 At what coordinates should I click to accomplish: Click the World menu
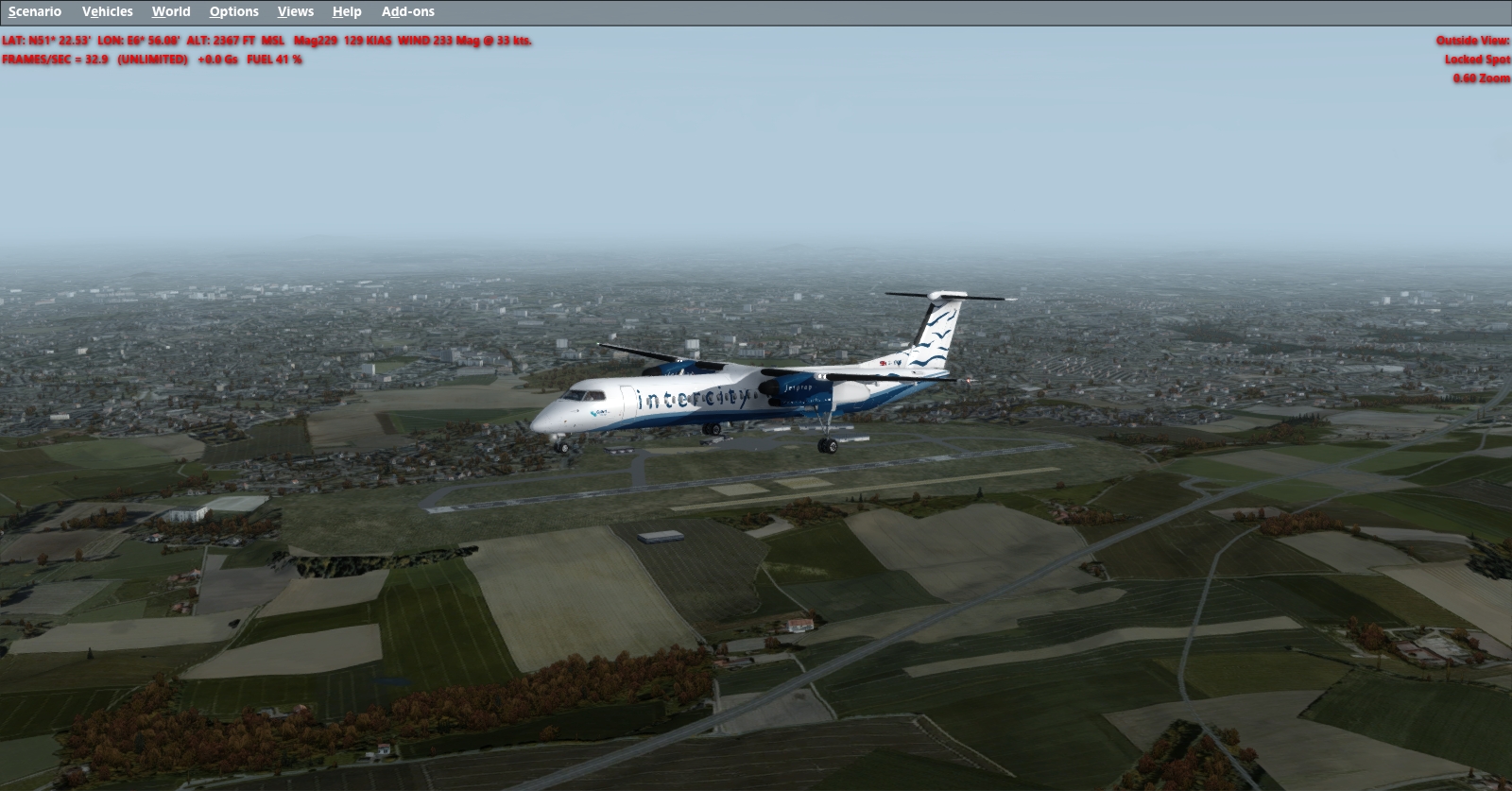171,11
